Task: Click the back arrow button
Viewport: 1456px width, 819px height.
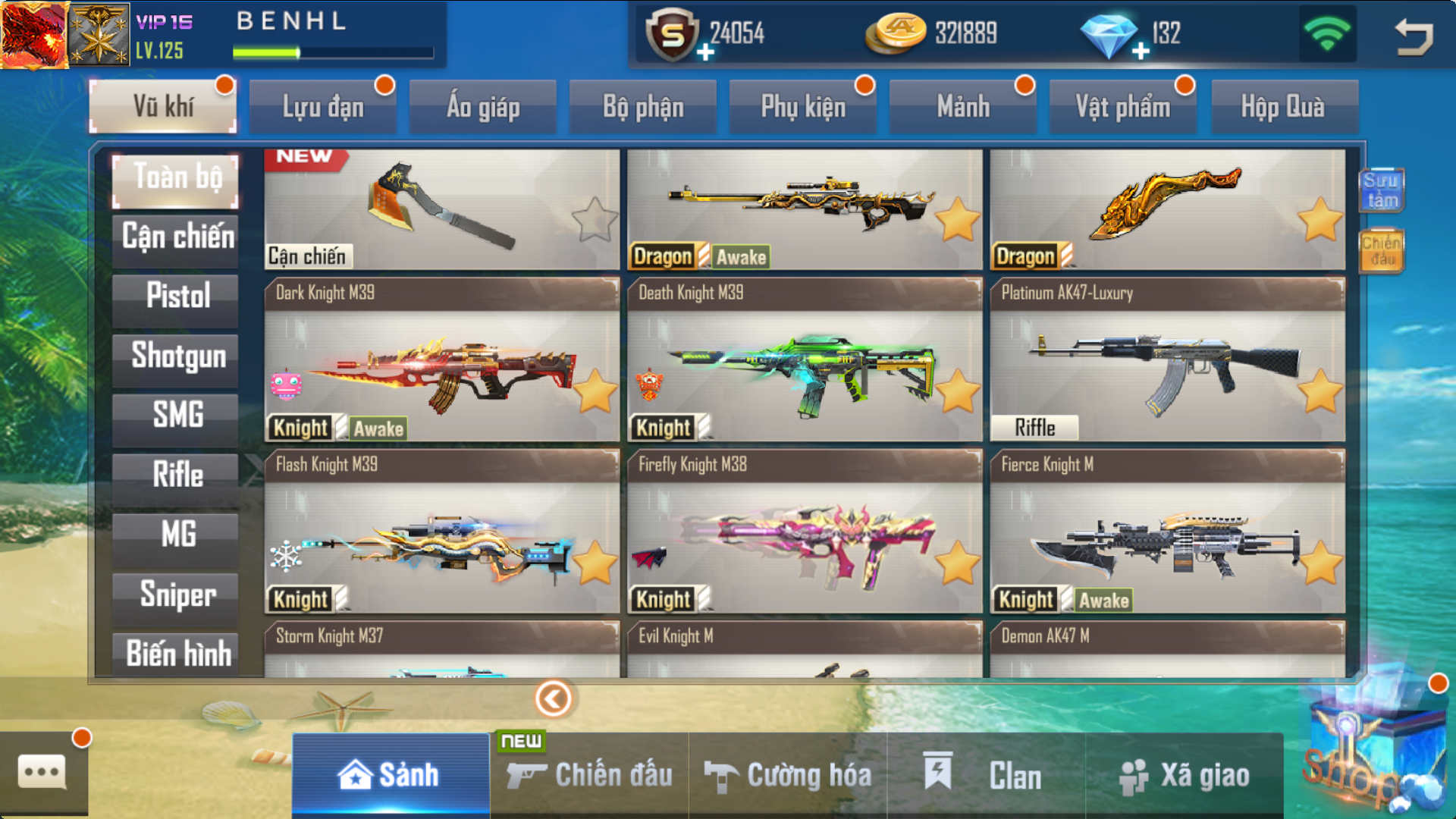Action: (x=1414, y=36)
